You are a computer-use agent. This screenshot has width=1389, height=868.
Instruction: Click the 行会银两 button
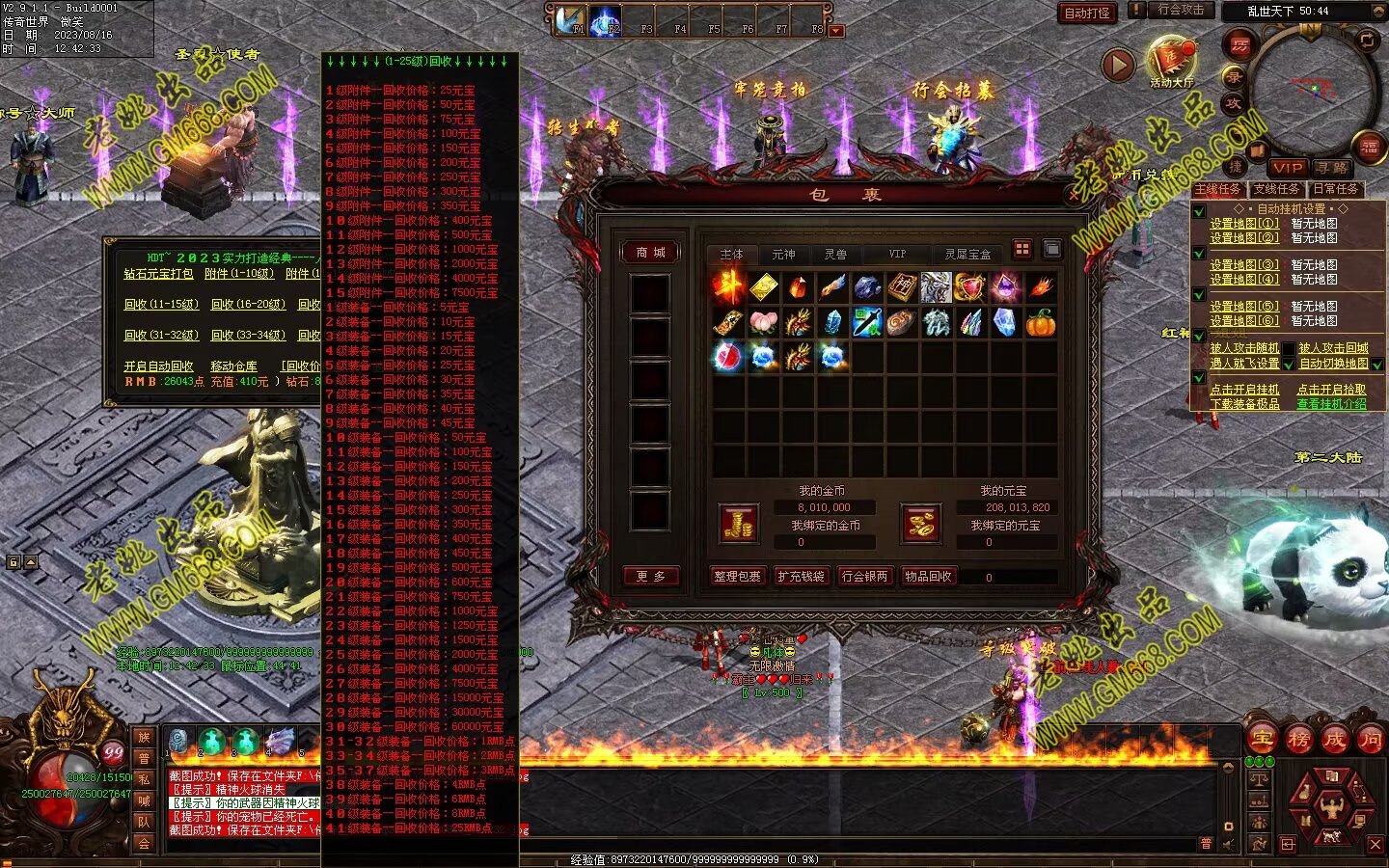point(864,577)
